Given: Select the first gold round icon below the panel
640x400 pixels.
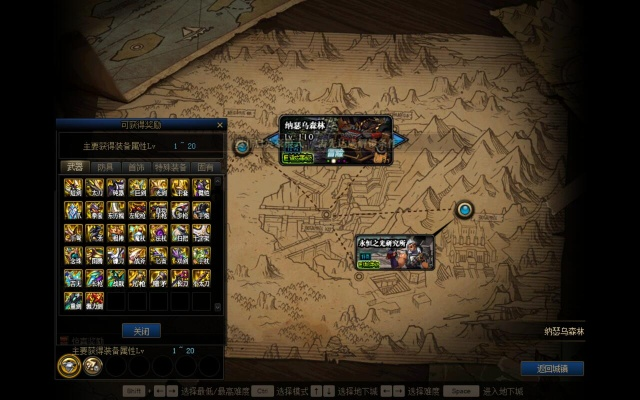Looking at the screenshot, I should (x=70, y=365).
